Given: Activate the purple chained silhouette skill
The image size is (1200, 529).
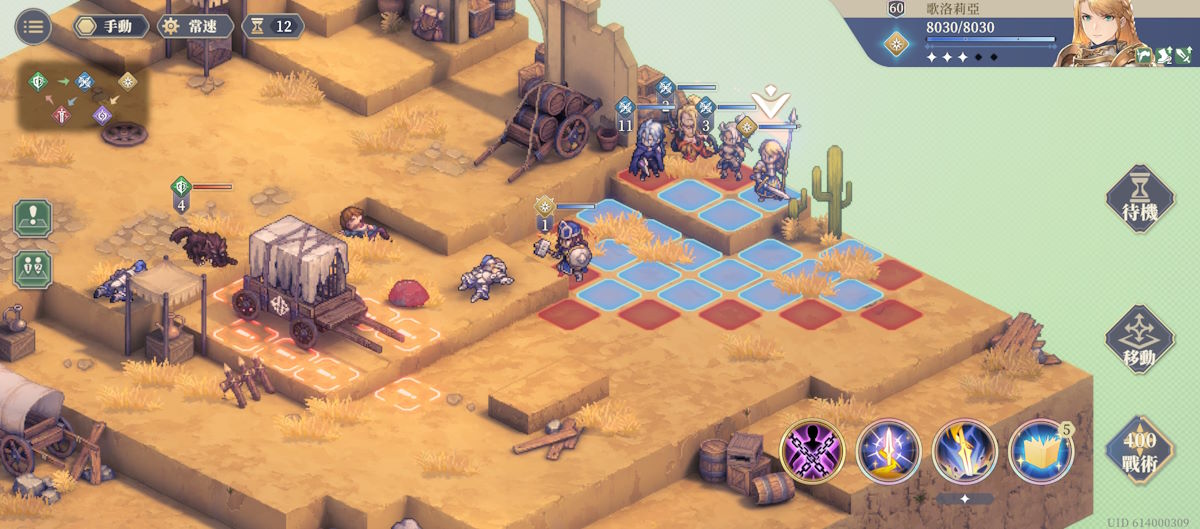Looking at the screenshot, I should pyautogui.click(x=812, y=452).
